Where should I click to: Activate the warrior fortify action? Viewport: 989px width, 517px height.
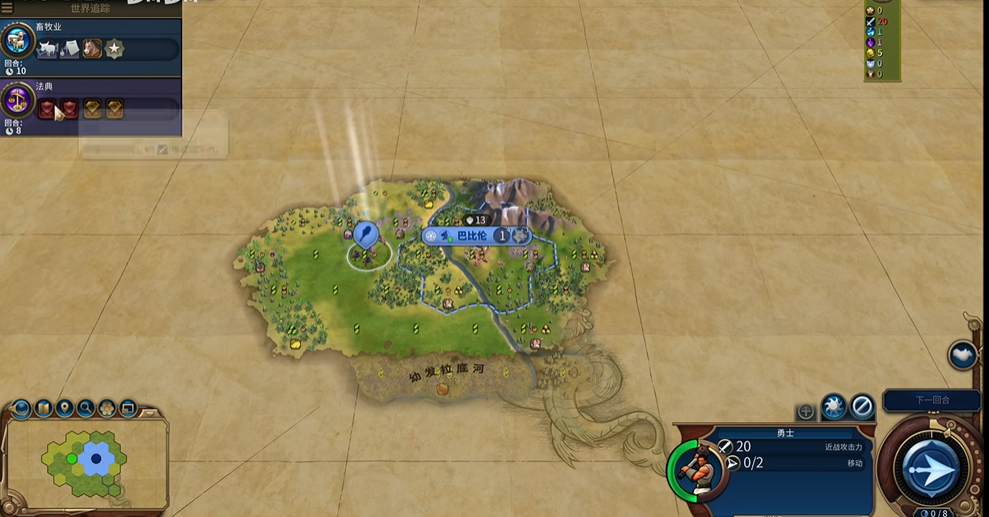click(x=834, y=406)
